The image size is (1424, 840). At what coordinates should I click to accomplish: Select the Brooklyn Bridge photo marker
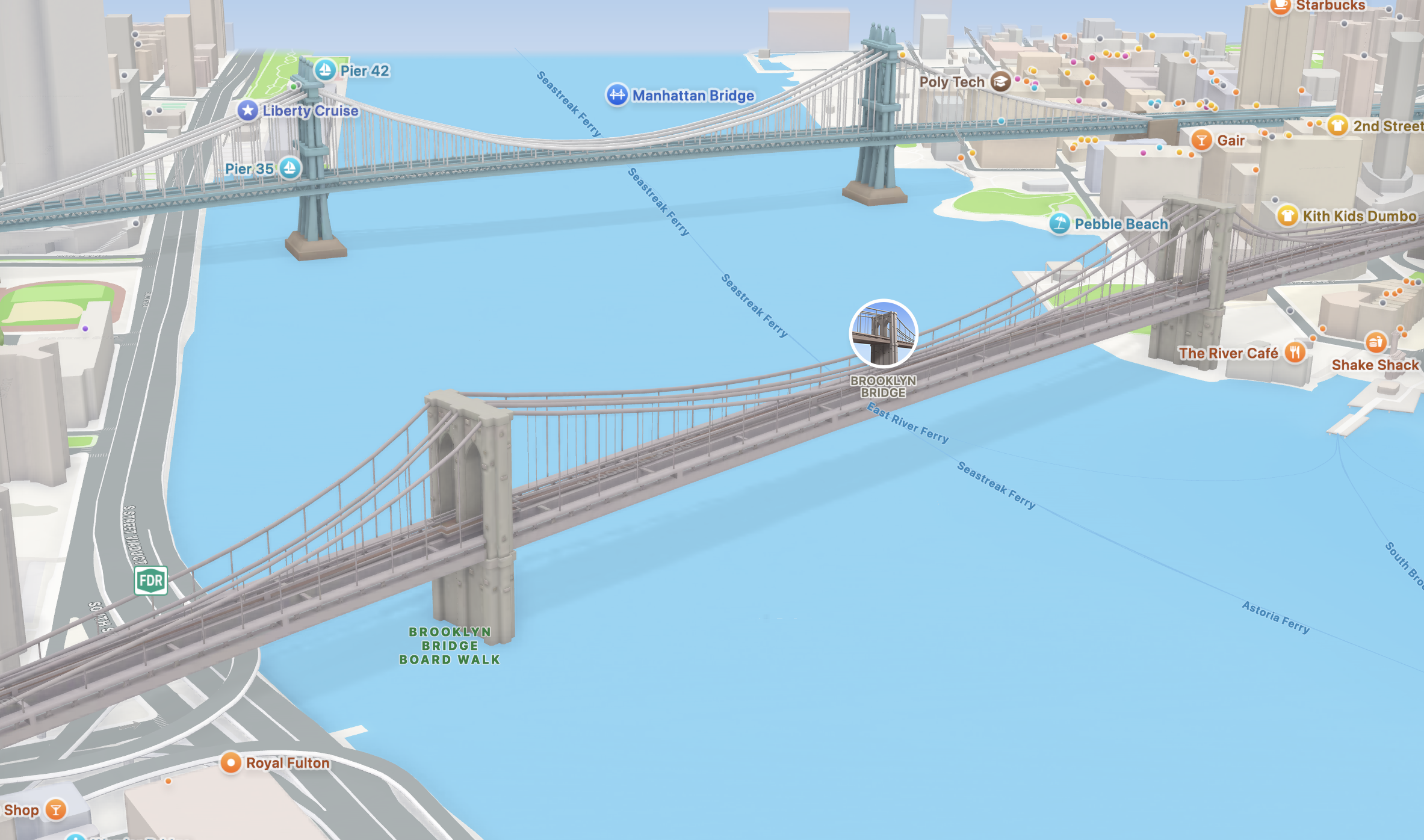coord(883,333)
